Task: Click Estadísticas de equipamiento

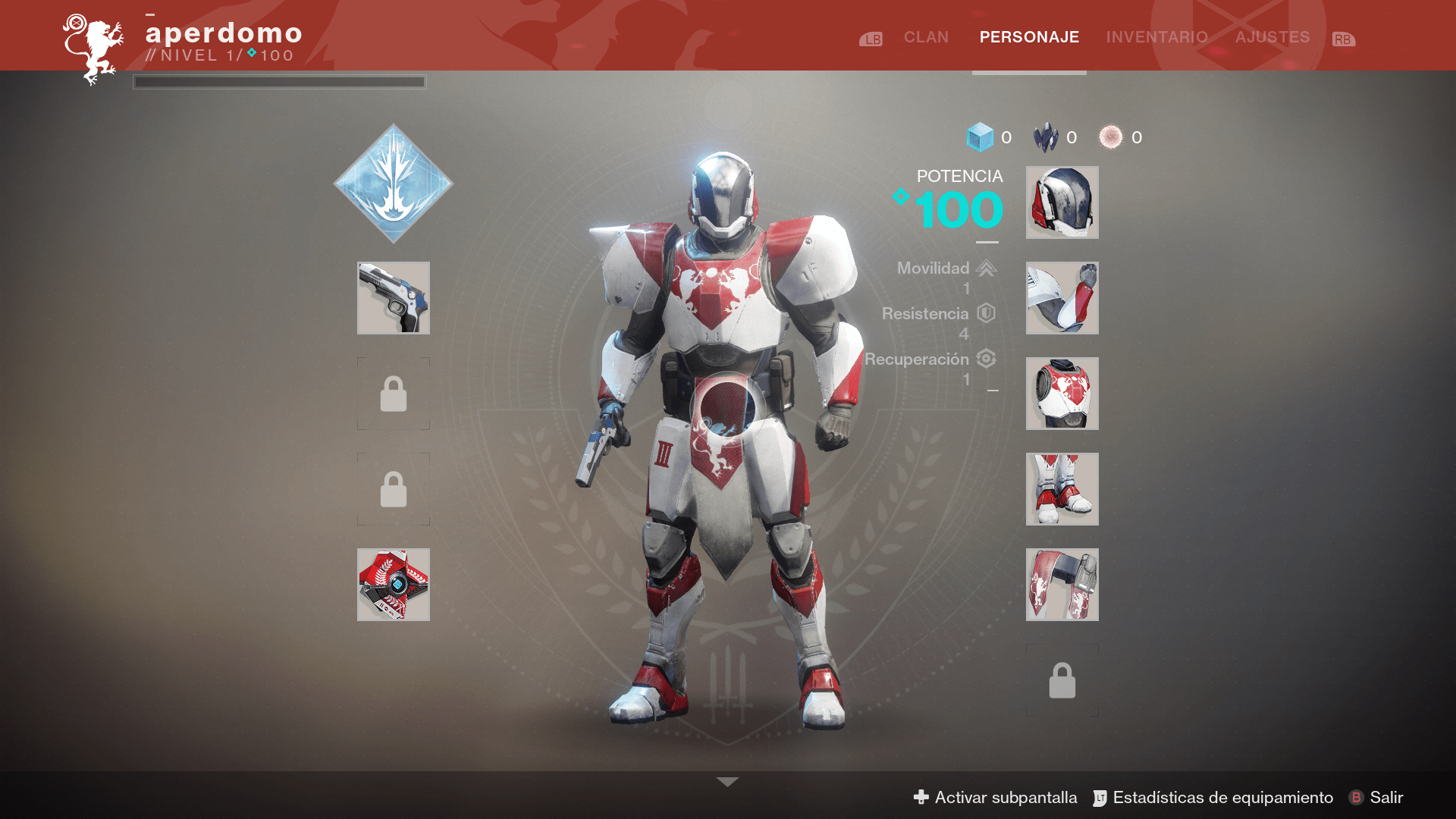Action: pyautogui.click(x=1222, y=797)
